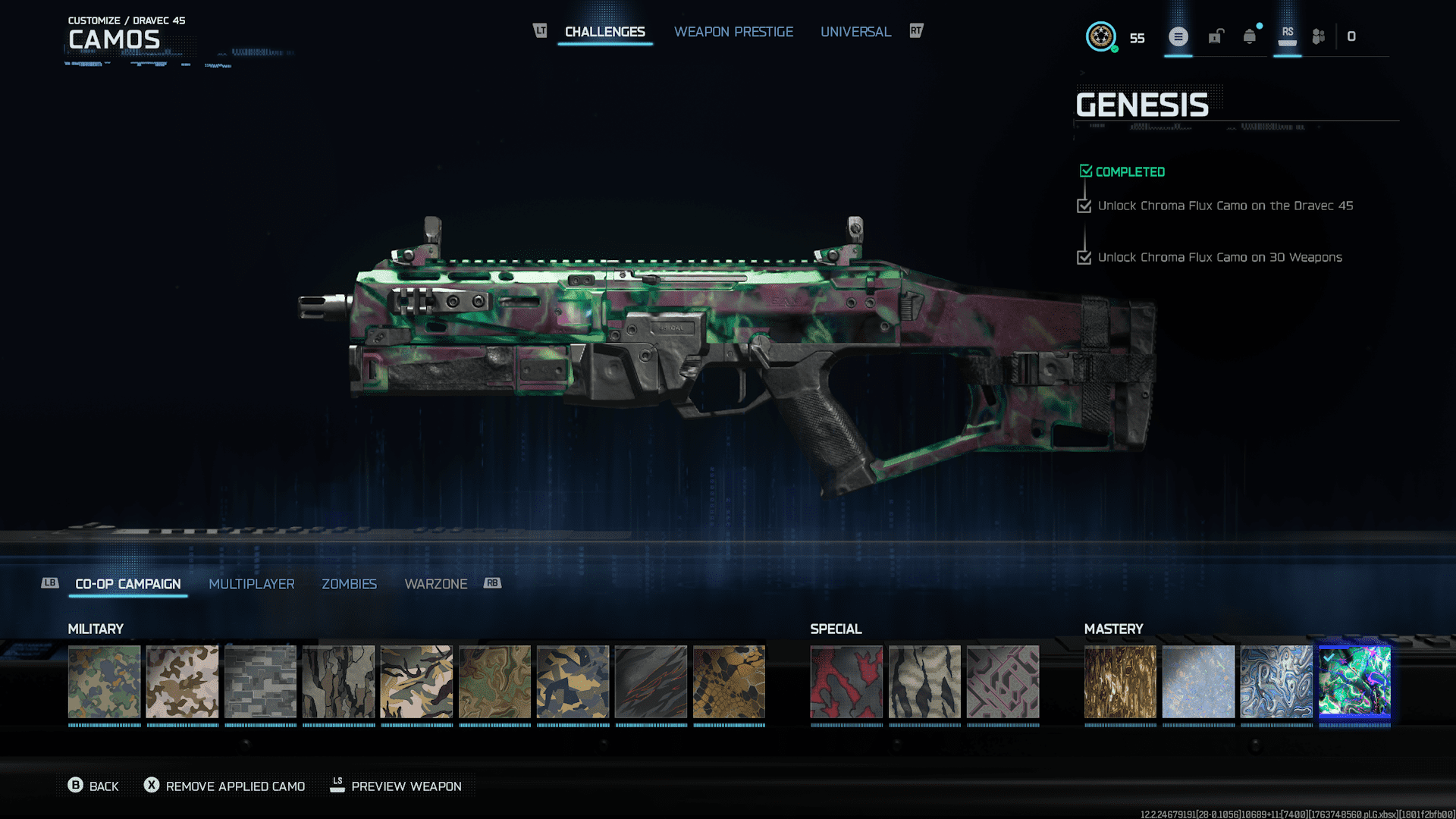The height and width of the screenshot is (819, 1456).
Task: Choose the icy blue diamond Mastery camo
Action: click(x=1198, y=682)
